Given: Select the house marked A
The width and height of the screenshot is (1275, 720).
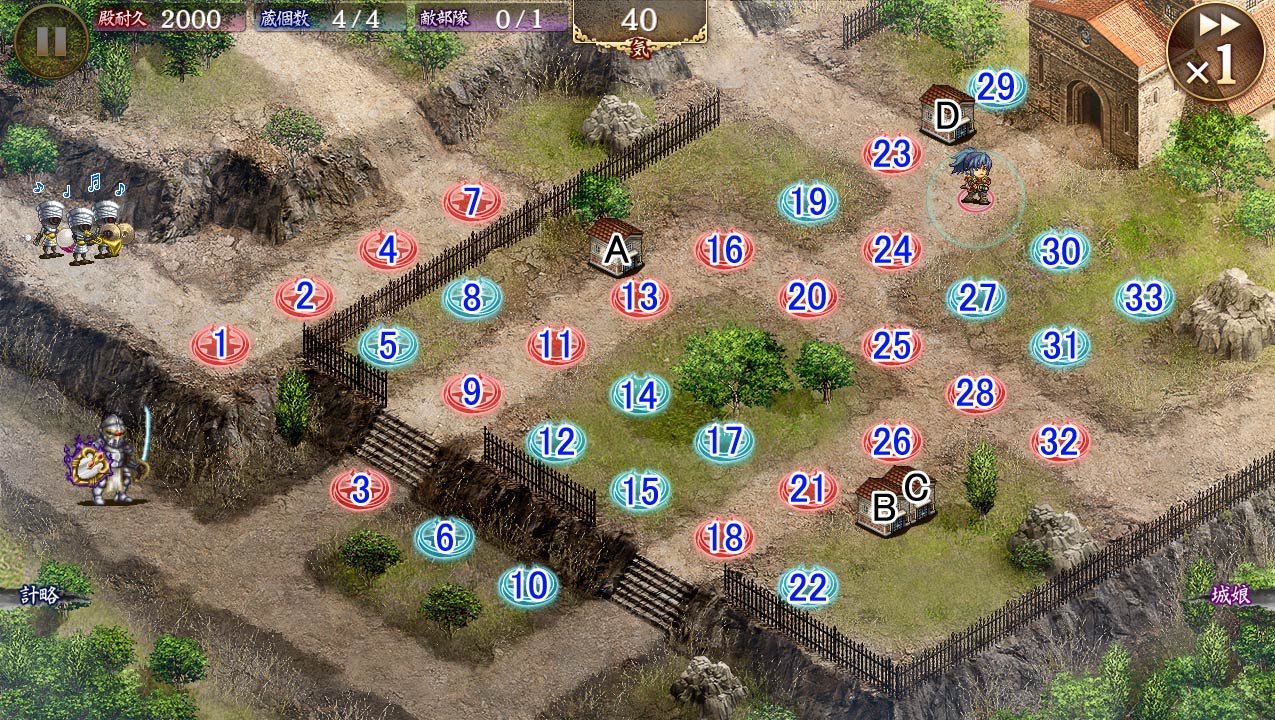Looking at the screenshot, I should click(615, 247).
